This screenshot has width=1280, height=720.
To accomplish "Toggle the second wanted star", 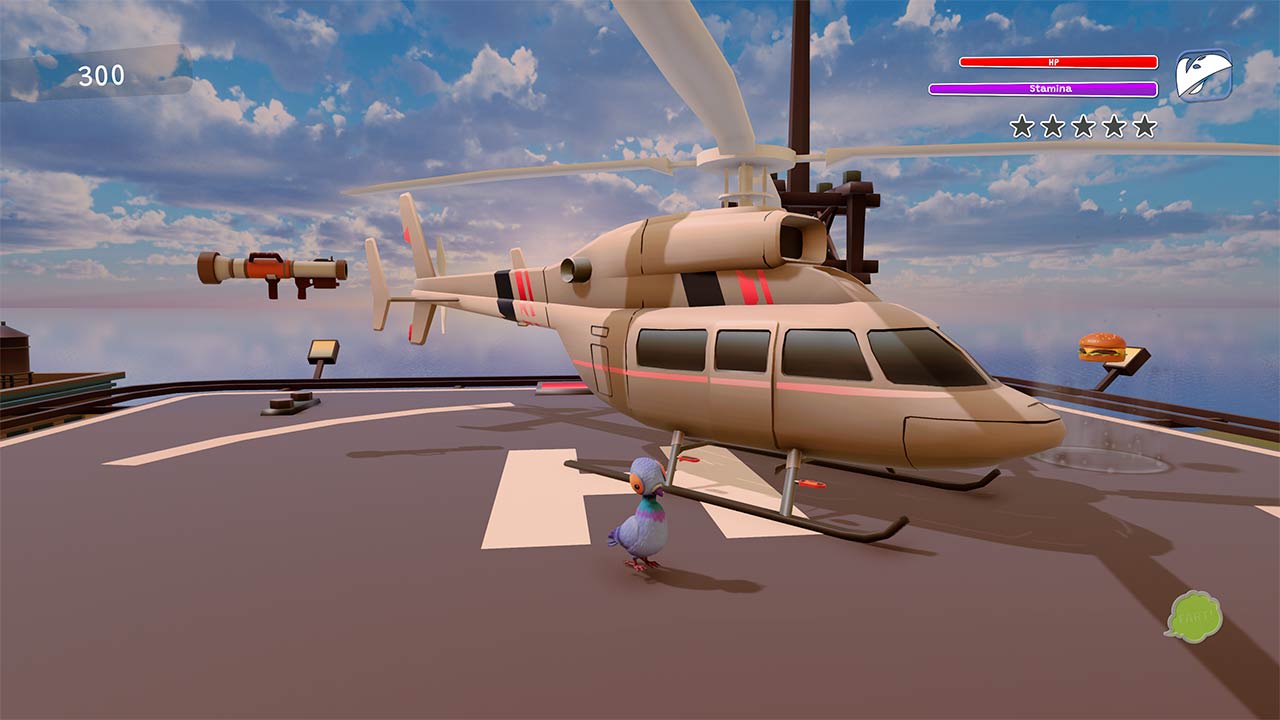I will click(x=1052, y=126).
